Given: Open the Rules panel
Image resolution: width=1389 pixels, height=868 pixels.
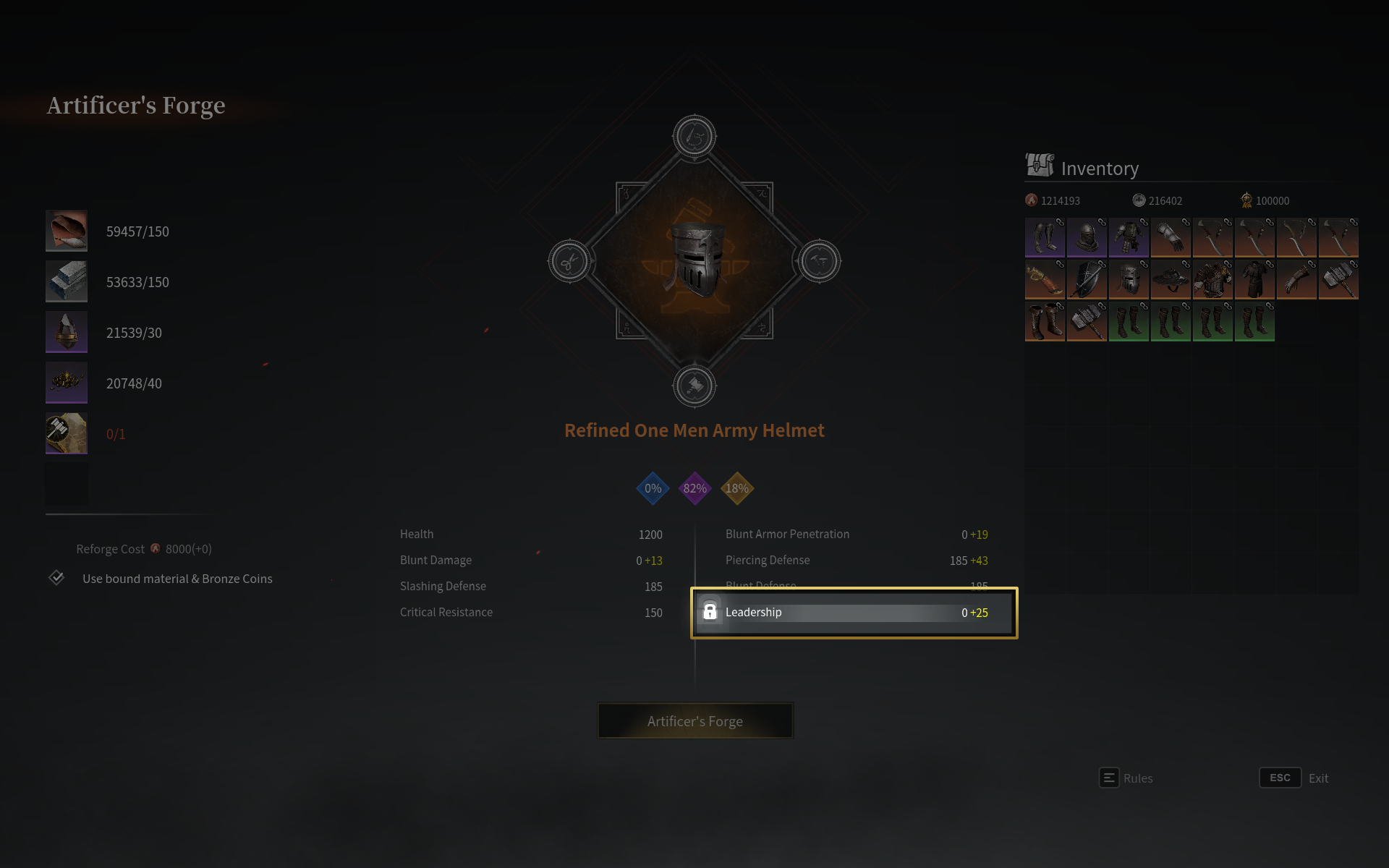Looking at the screenshot, I should (1126, 778).
